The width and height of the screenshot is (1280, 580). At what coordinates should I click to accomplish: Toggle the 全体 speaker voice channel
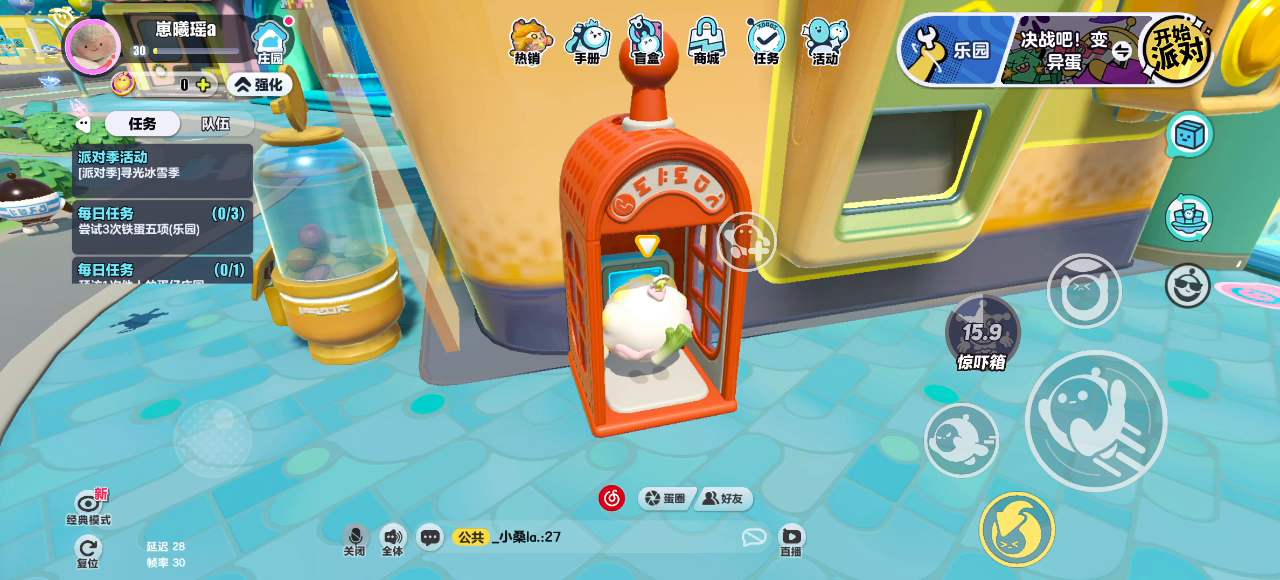coord(392,540)
